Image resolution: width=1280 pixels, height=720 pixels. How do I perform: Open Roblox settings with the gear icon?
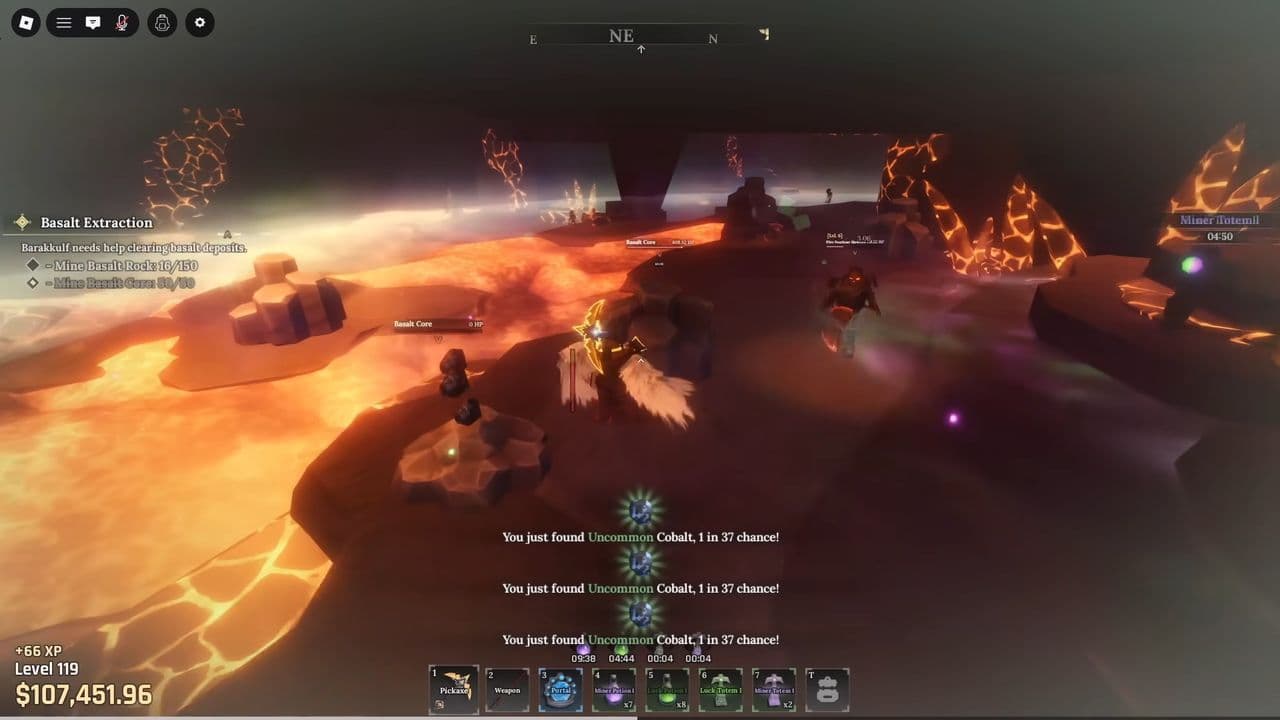(x=199, y=22)
